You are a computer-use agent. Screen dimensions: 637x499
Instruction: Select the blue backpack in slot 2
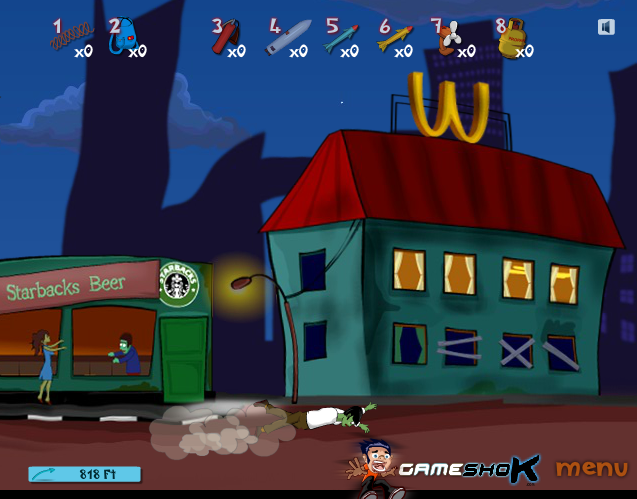(123, 37)
